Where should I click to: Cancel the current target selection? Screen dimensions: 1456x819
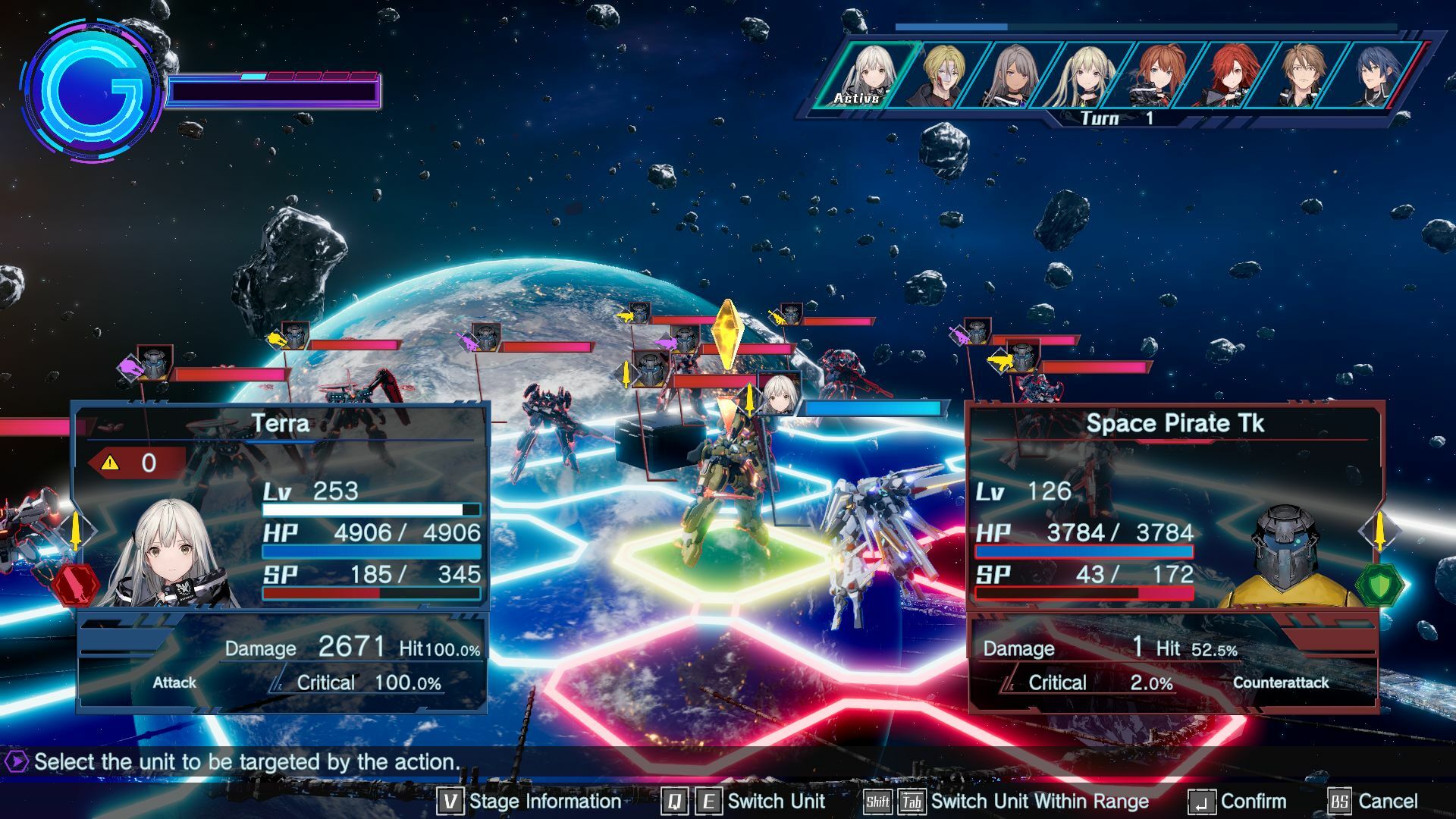[x=1373, y=802]
